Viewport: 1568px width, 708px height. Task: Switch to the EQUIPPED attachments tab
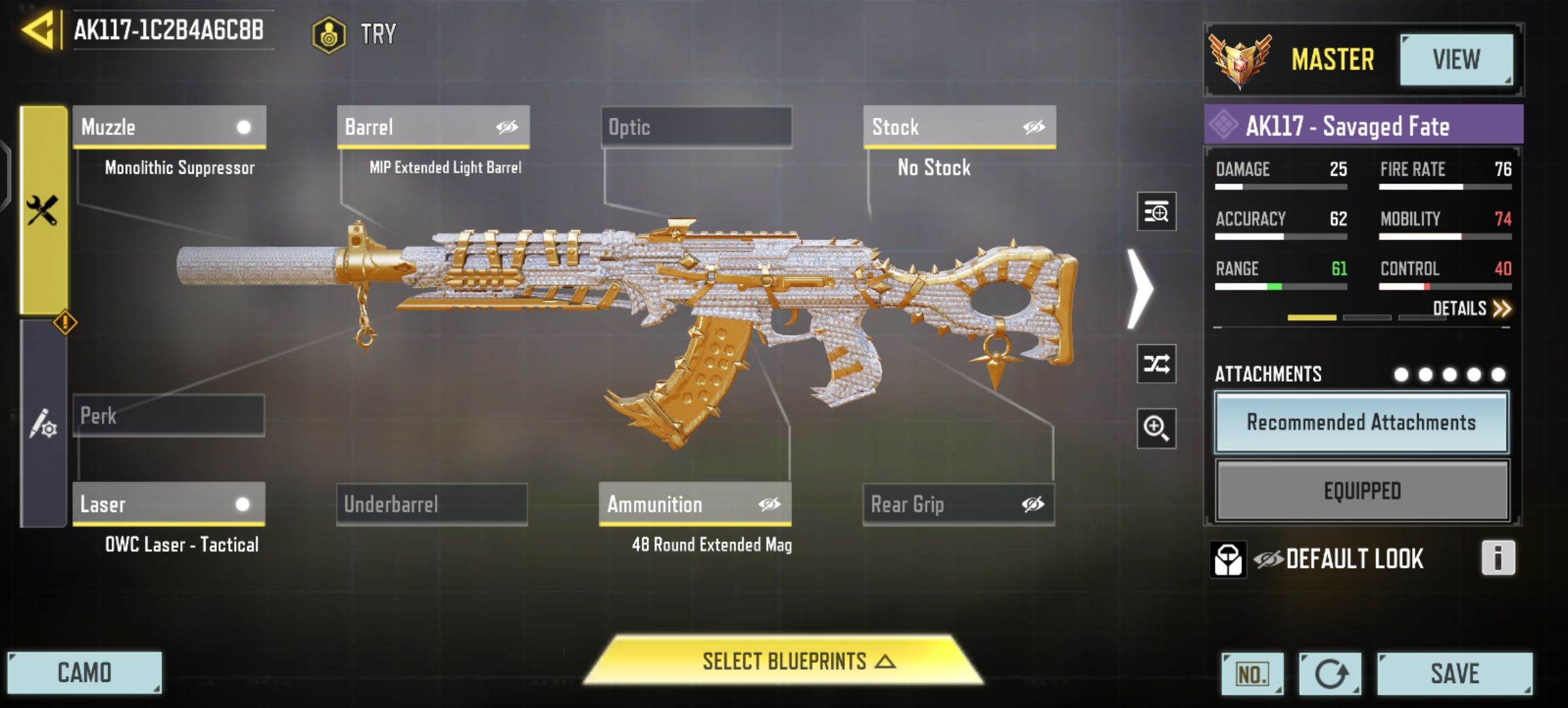[1362, 490]
